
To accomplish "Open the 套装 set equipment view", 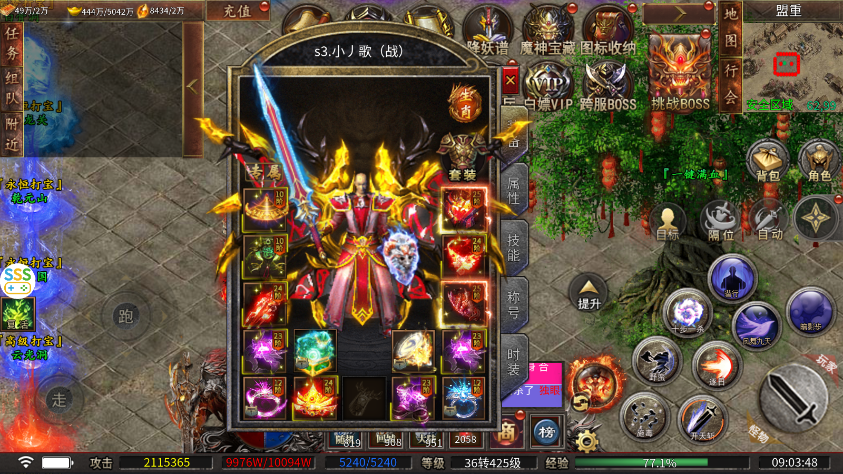I will (x=463, y=153).
